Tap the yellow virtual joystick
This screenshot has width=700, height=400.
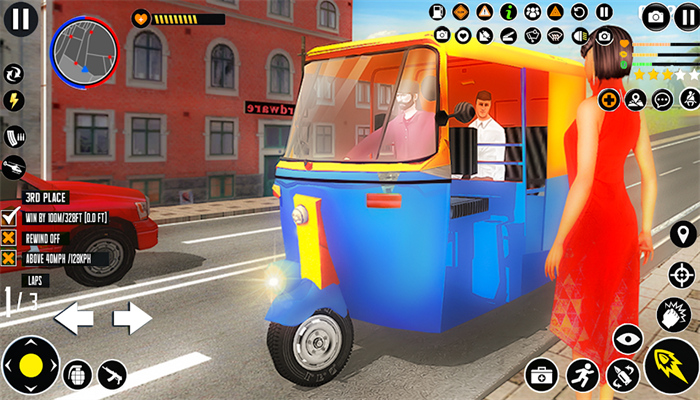[x=31, y=366]
